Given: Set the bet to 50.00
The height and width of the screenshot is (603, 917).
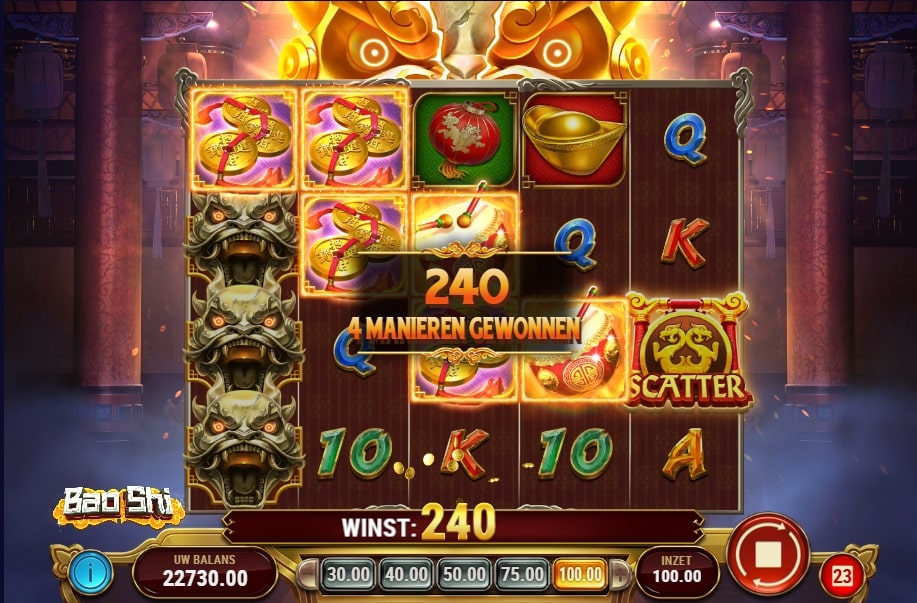Looking at the screenshot, I should click(x=464, y=575).
